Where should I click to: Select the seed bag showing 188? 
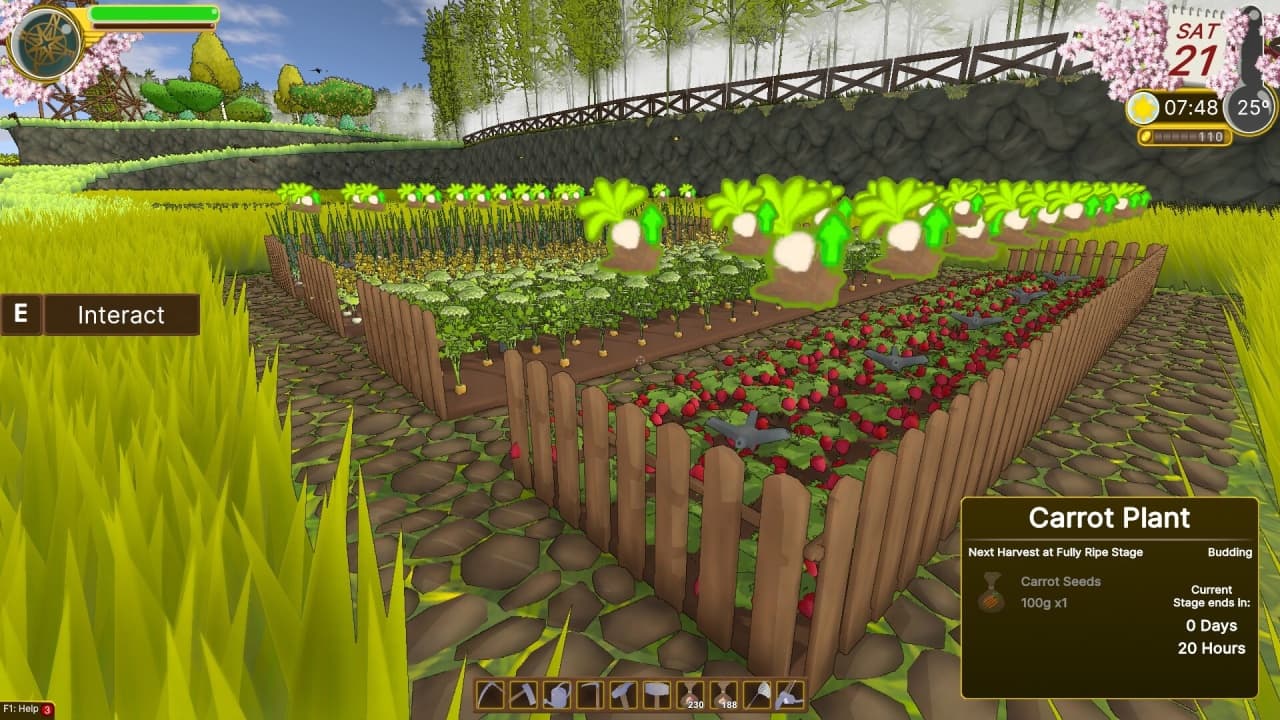pos(723,694)
